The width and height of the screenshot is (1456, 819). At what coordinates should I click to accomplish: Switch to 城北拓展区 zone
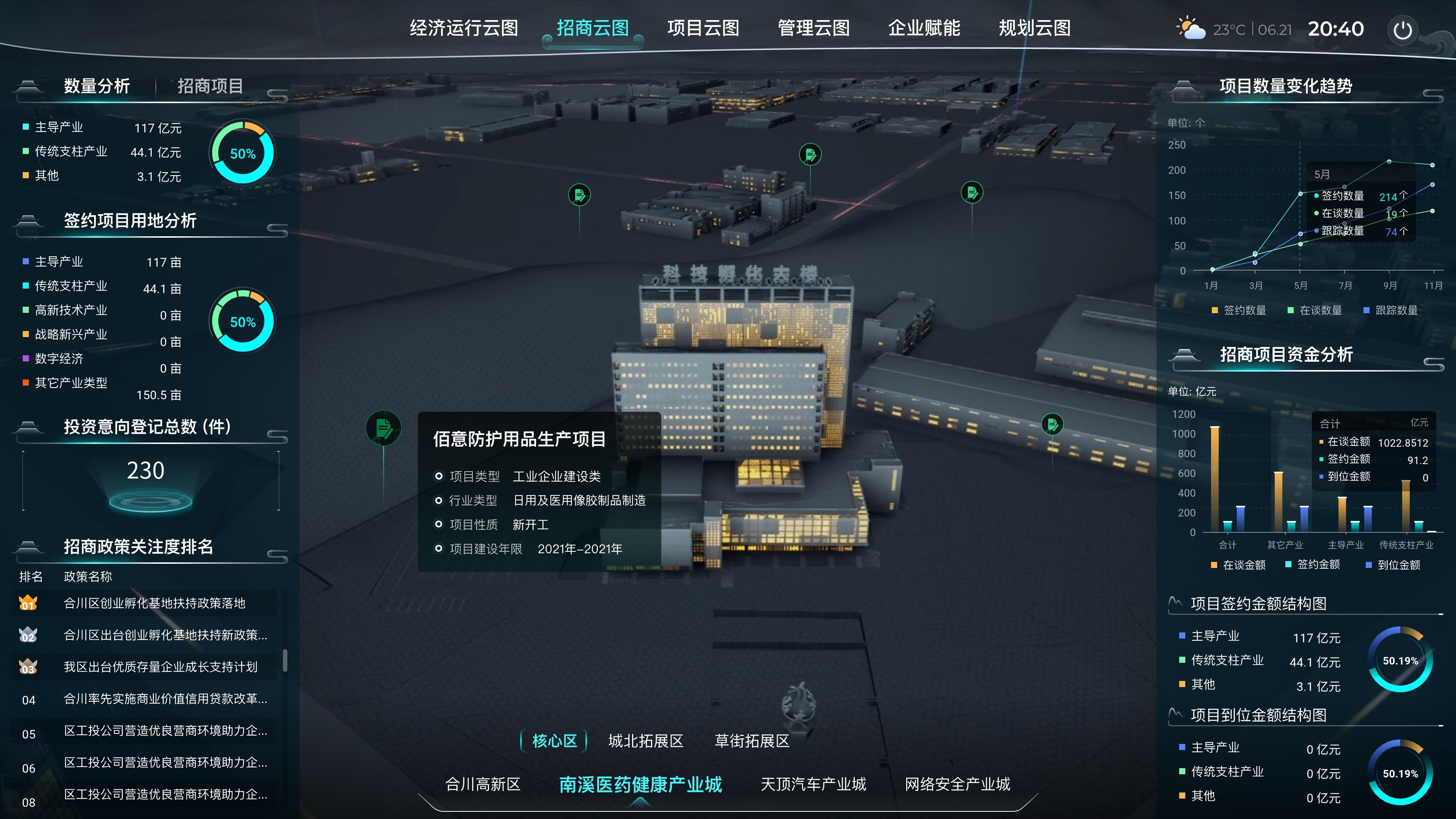click(x=645, y=741)
